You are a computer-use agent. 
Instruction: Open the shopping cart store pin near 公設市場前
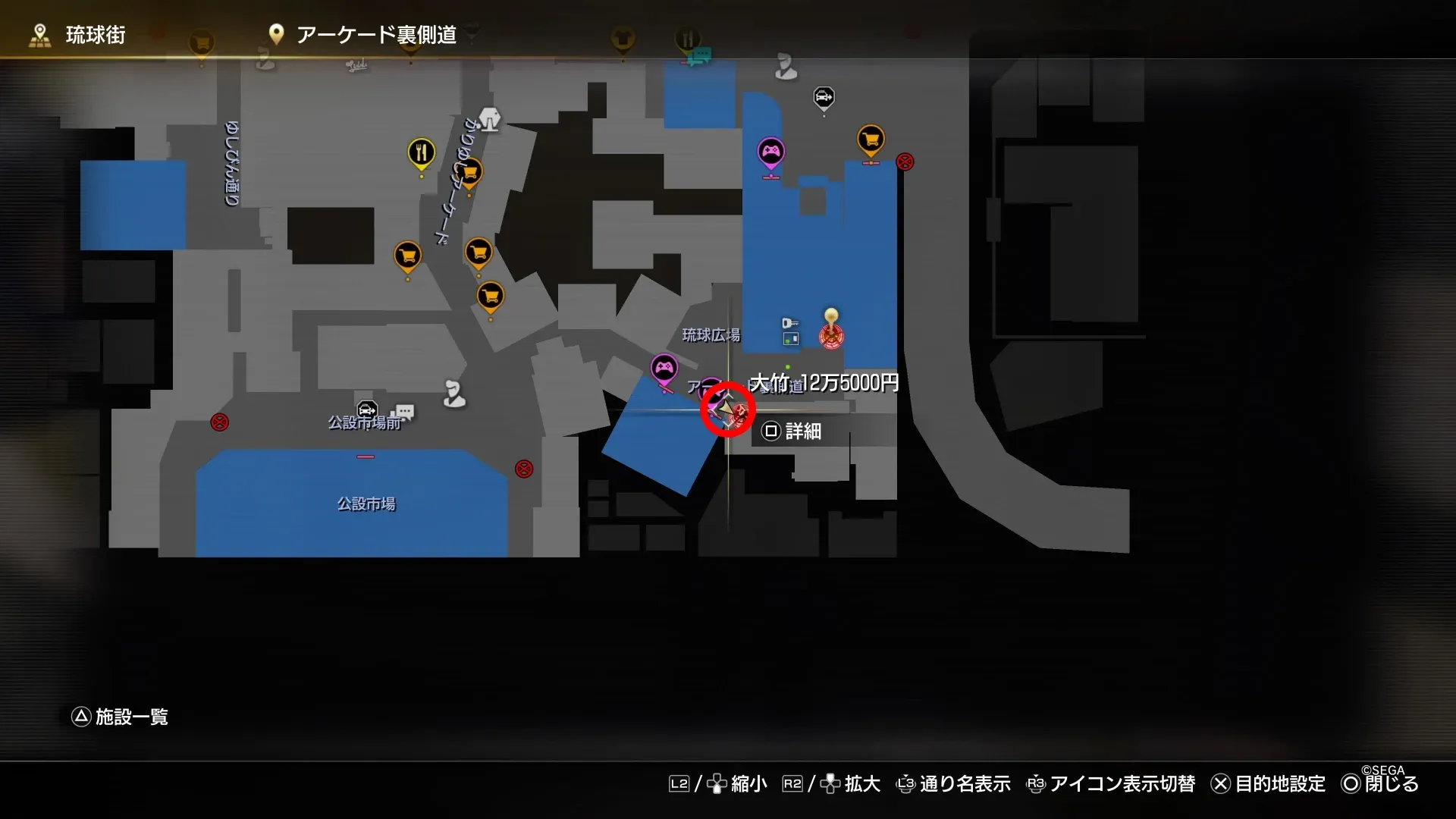click(407, 256)
